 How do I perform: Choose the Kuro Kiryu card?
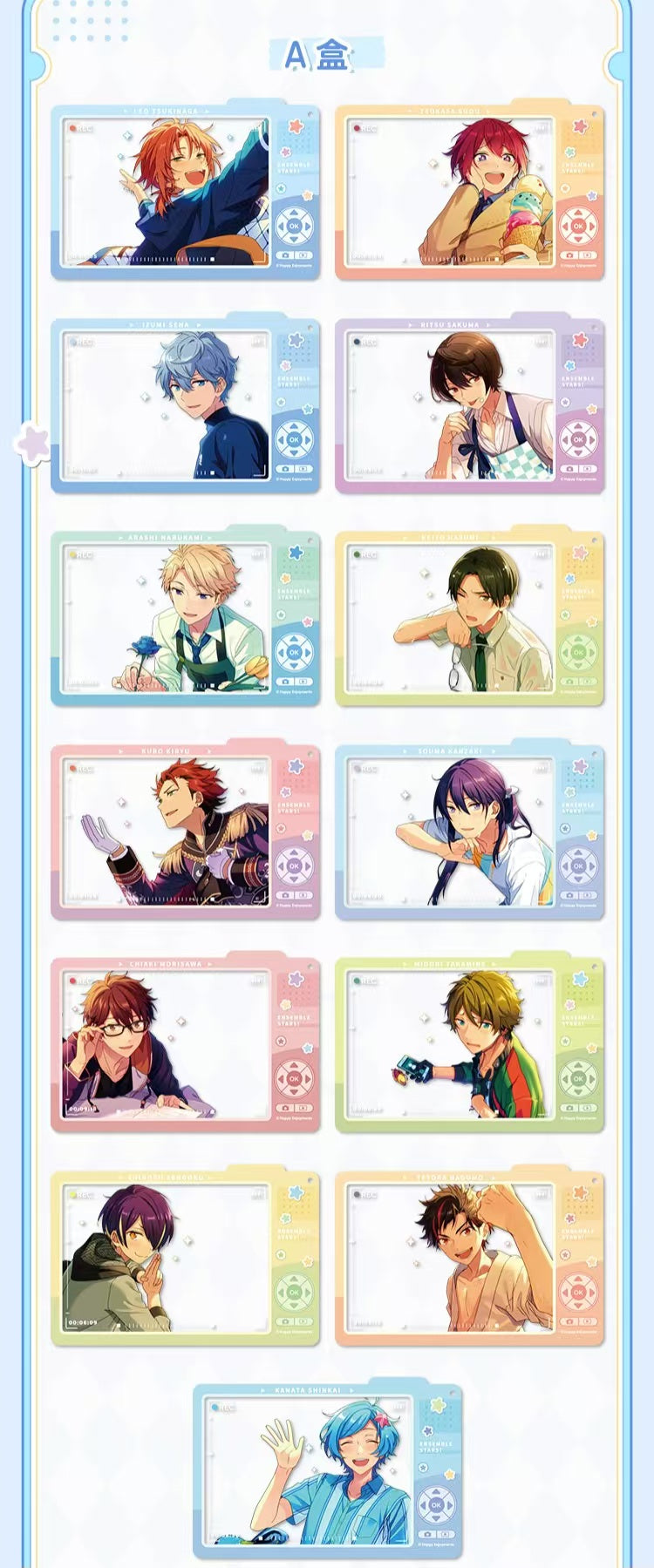(185, 832)
